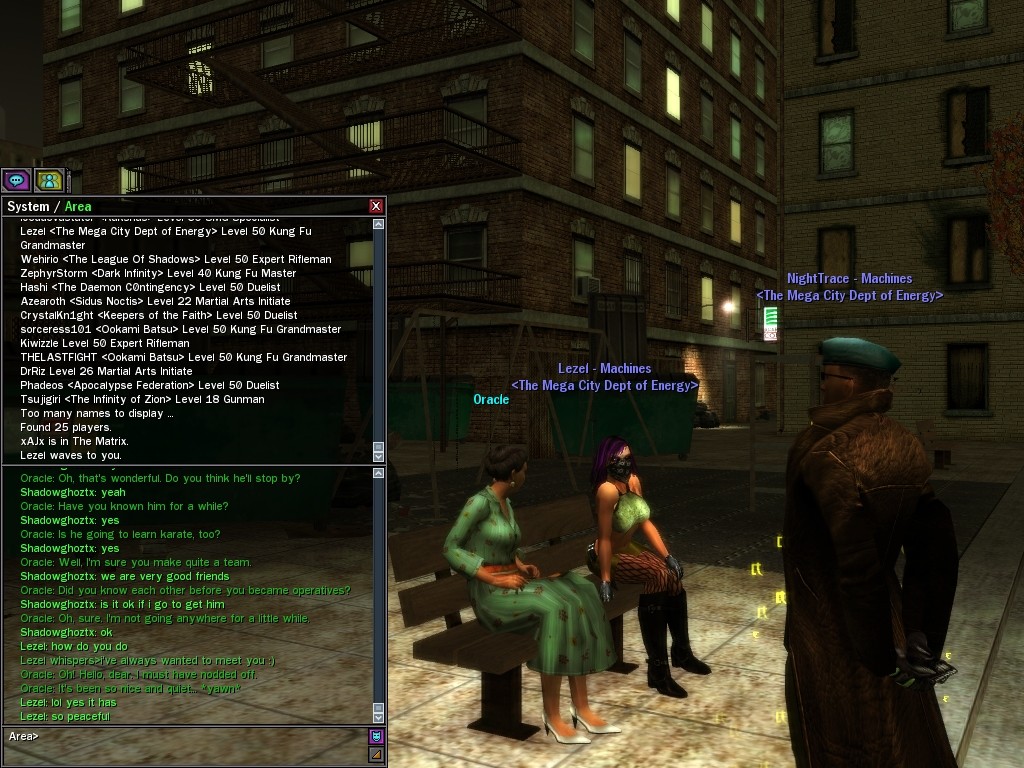The width and height of the screenshot is (1024, 768).
Task: Click Lezel's whisper message in chat
Action: tap(147, 660)
